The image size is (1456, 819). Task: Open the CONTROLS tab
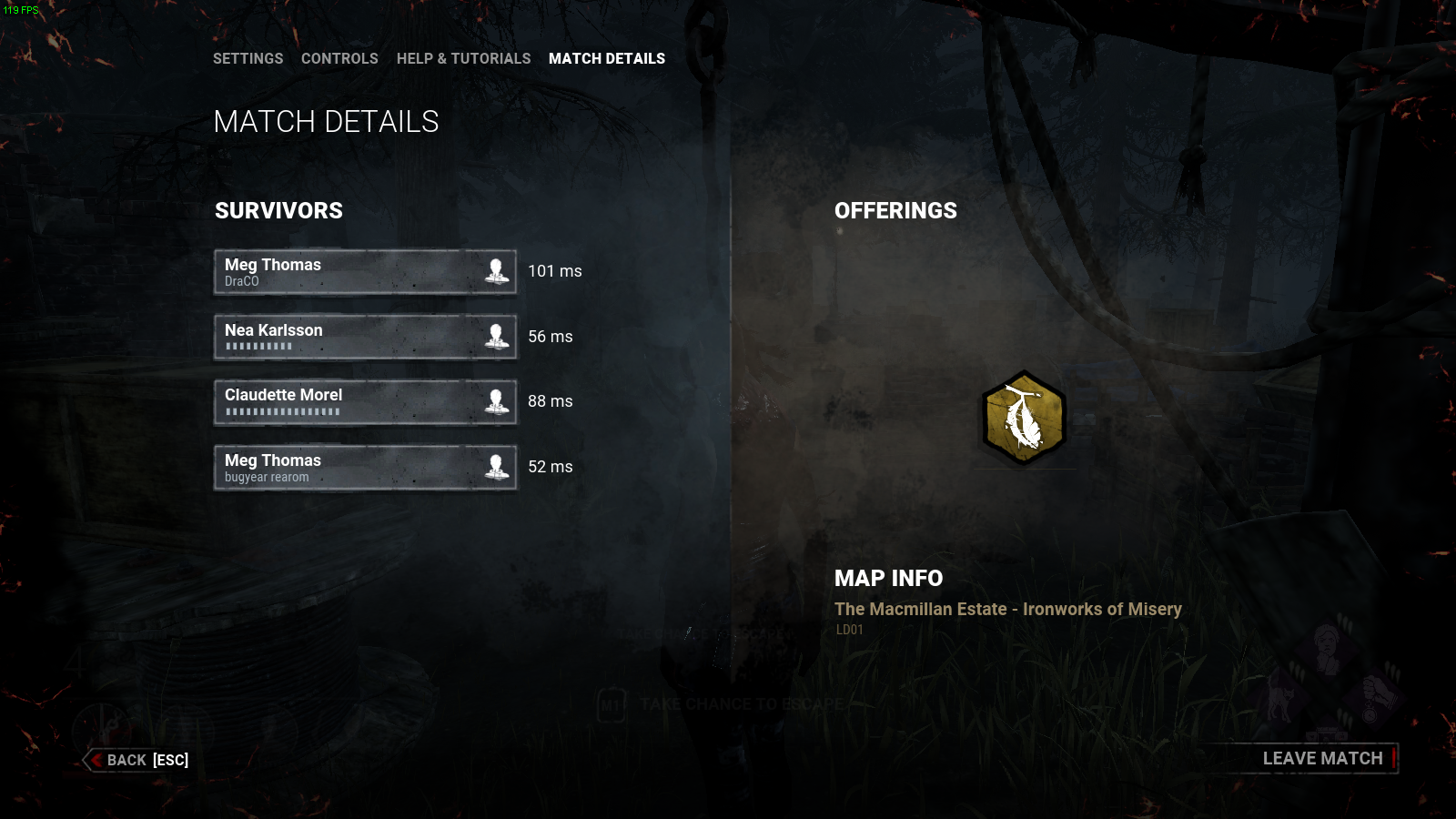[339, 58]
